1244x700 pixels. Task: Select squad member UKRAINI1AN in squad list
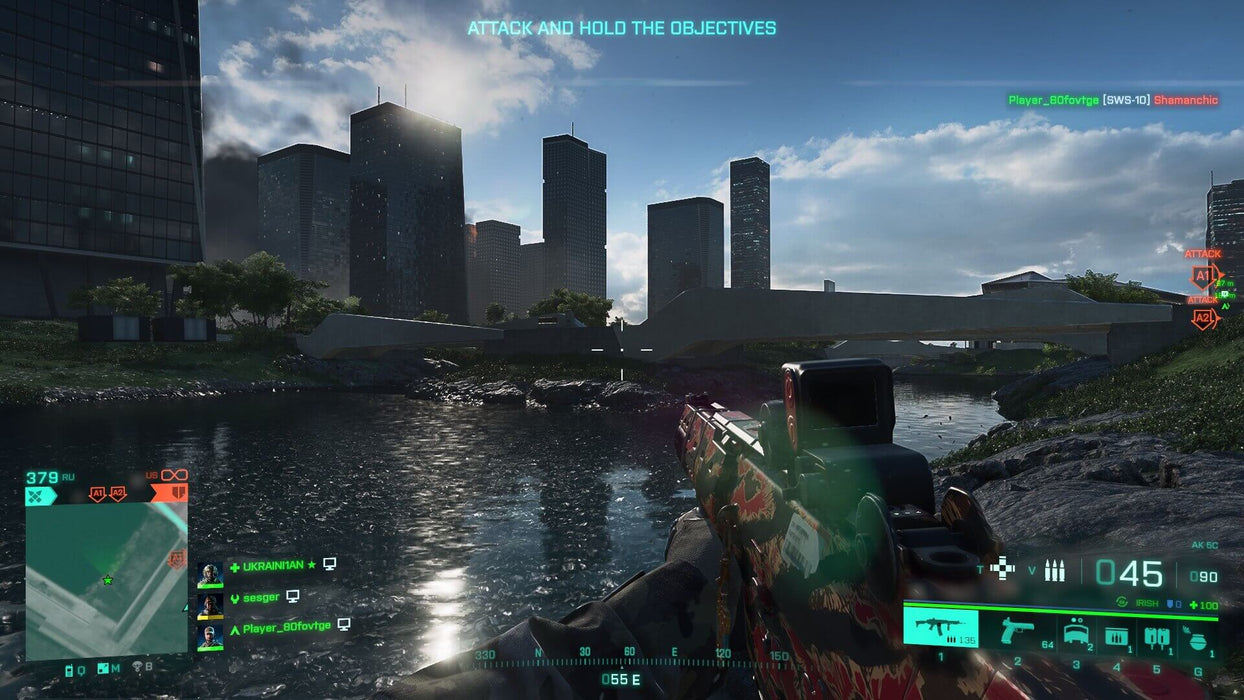(x=273, y=565)
